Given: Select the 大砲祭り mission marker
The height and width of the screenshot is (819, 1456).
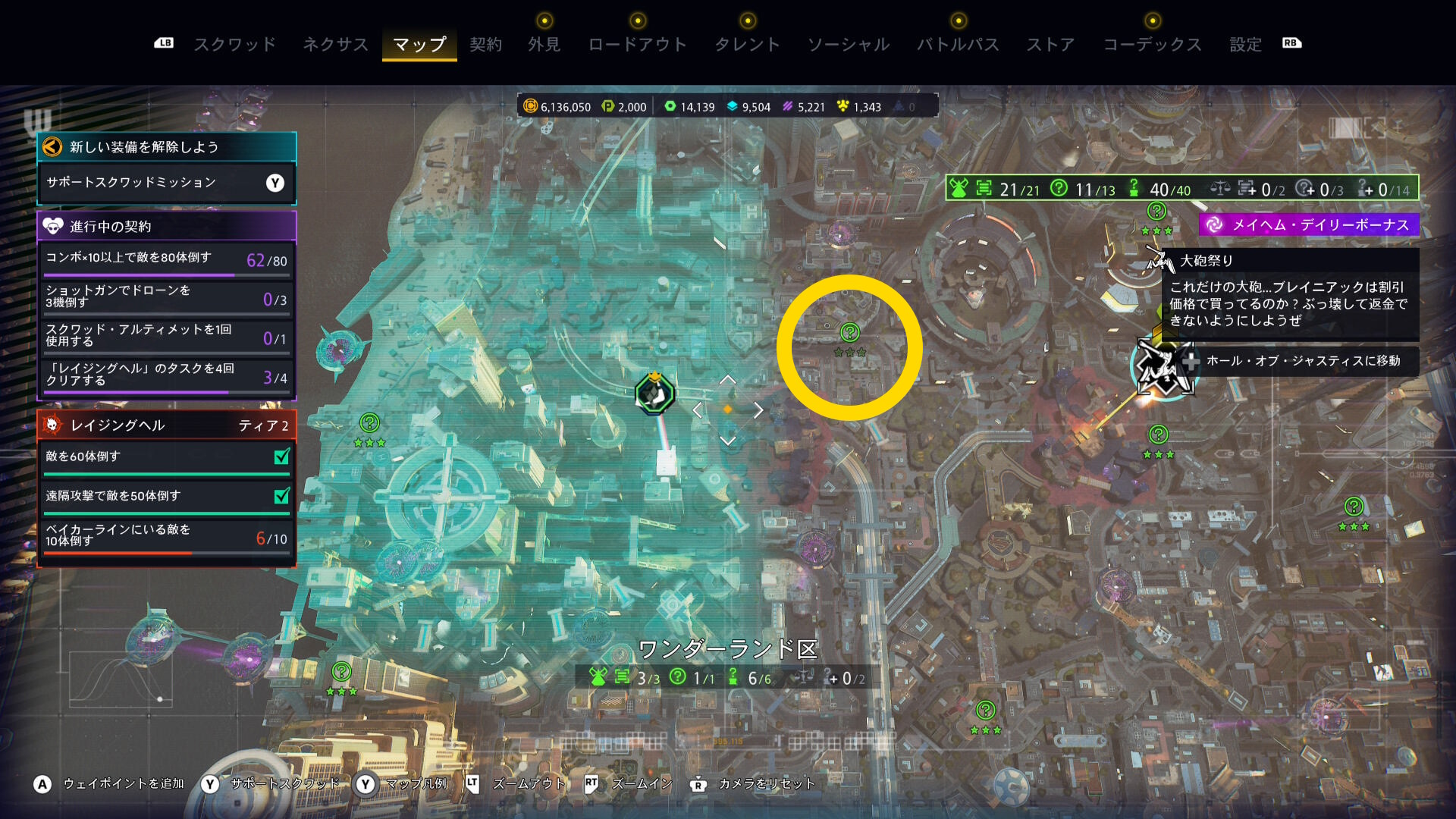Looking at the screenshot, I should [1158, 262].
